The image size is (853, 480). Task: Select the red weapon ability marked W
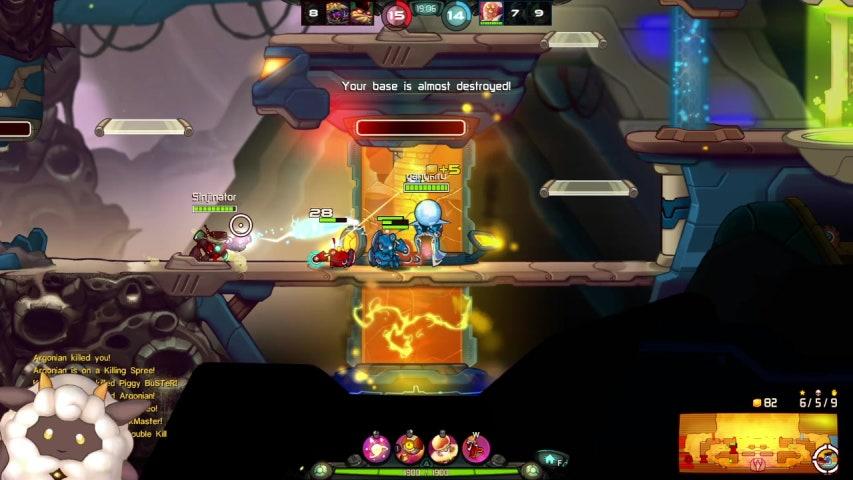[x=476, y=447]
